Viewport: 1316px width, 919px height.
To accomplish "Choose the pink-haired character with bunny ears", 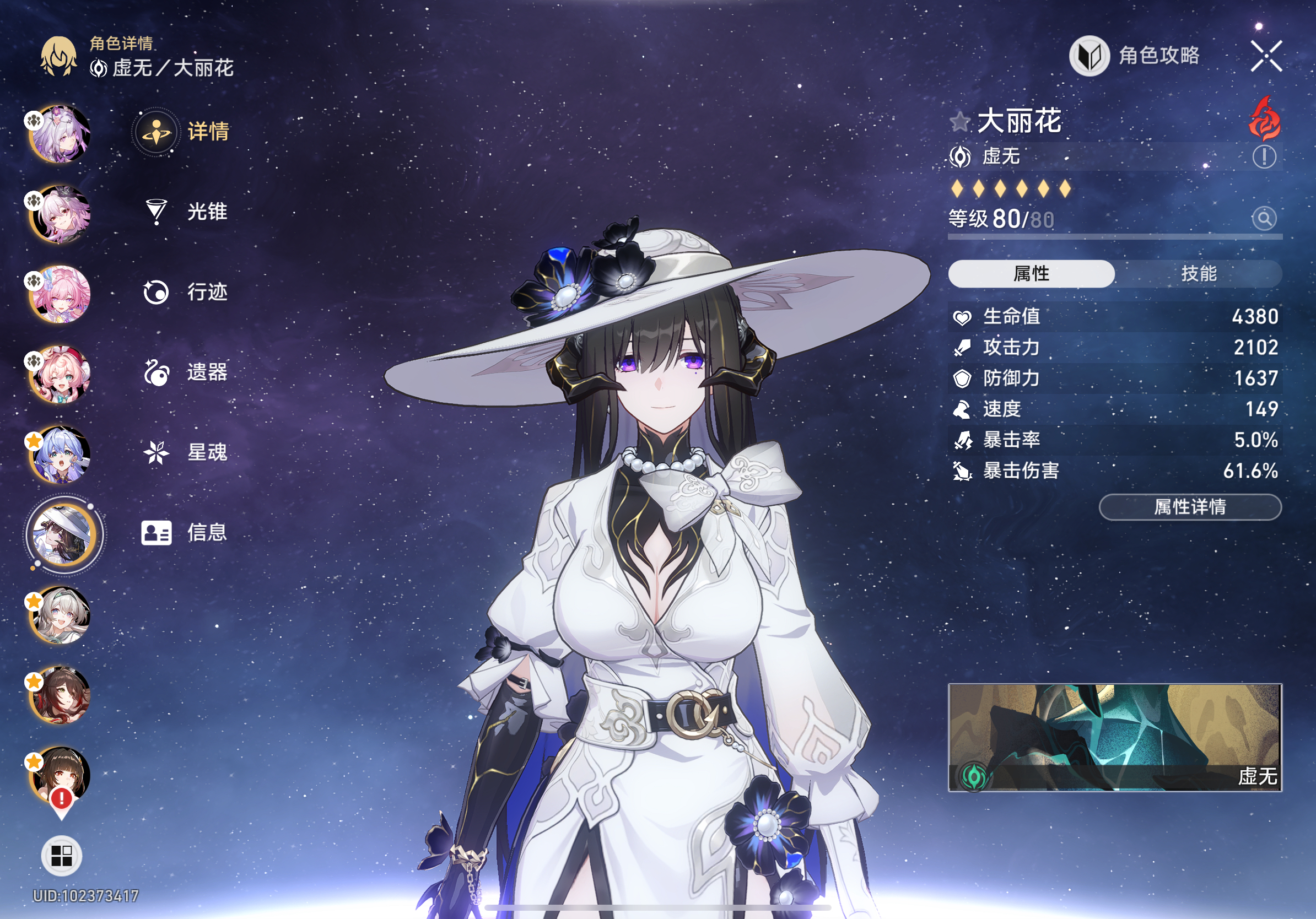I will (x=61, y=375).
